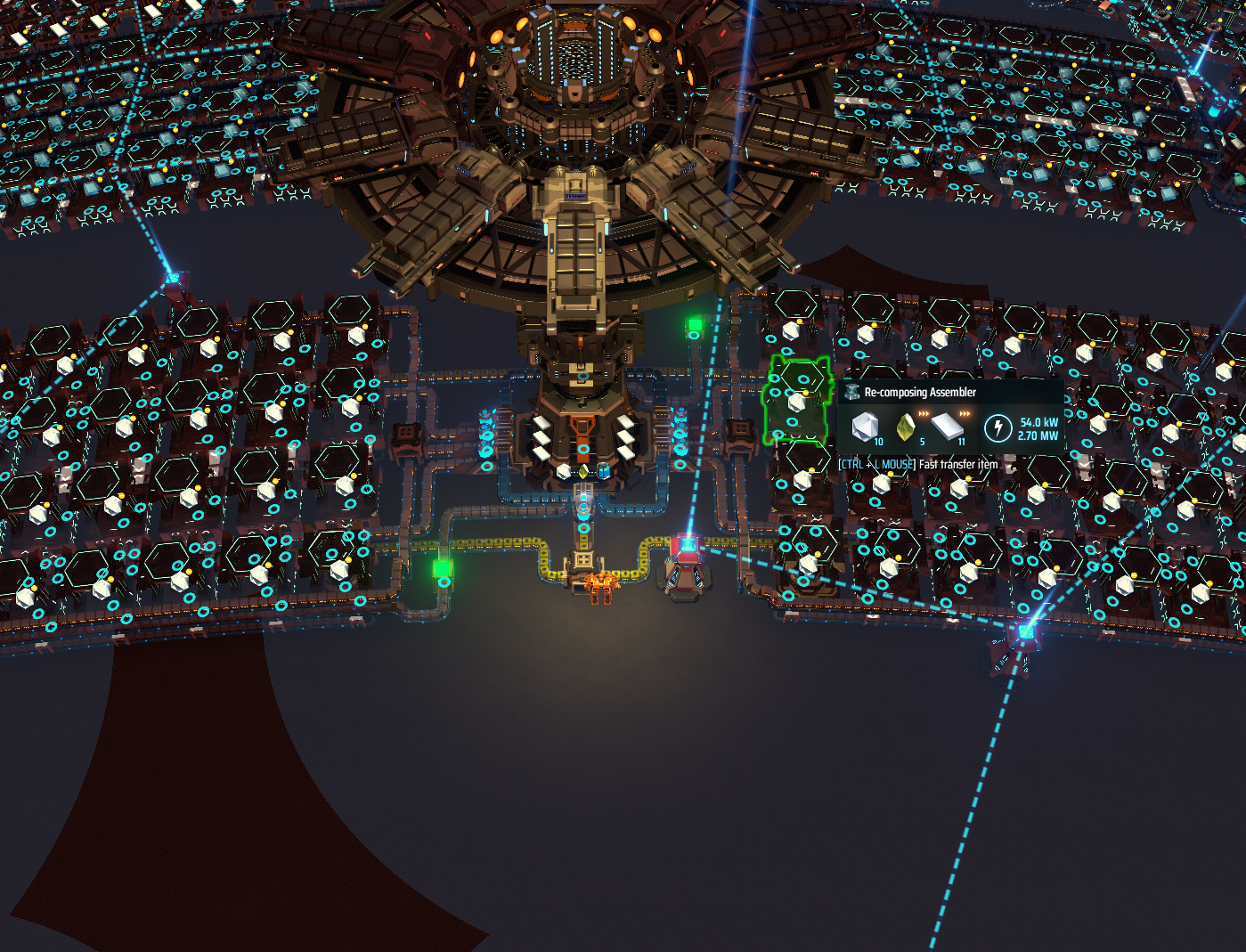Click the yellow gem item at the central platform
The width and height of the screenshot is (1246, 952).
tap(582, 471)
